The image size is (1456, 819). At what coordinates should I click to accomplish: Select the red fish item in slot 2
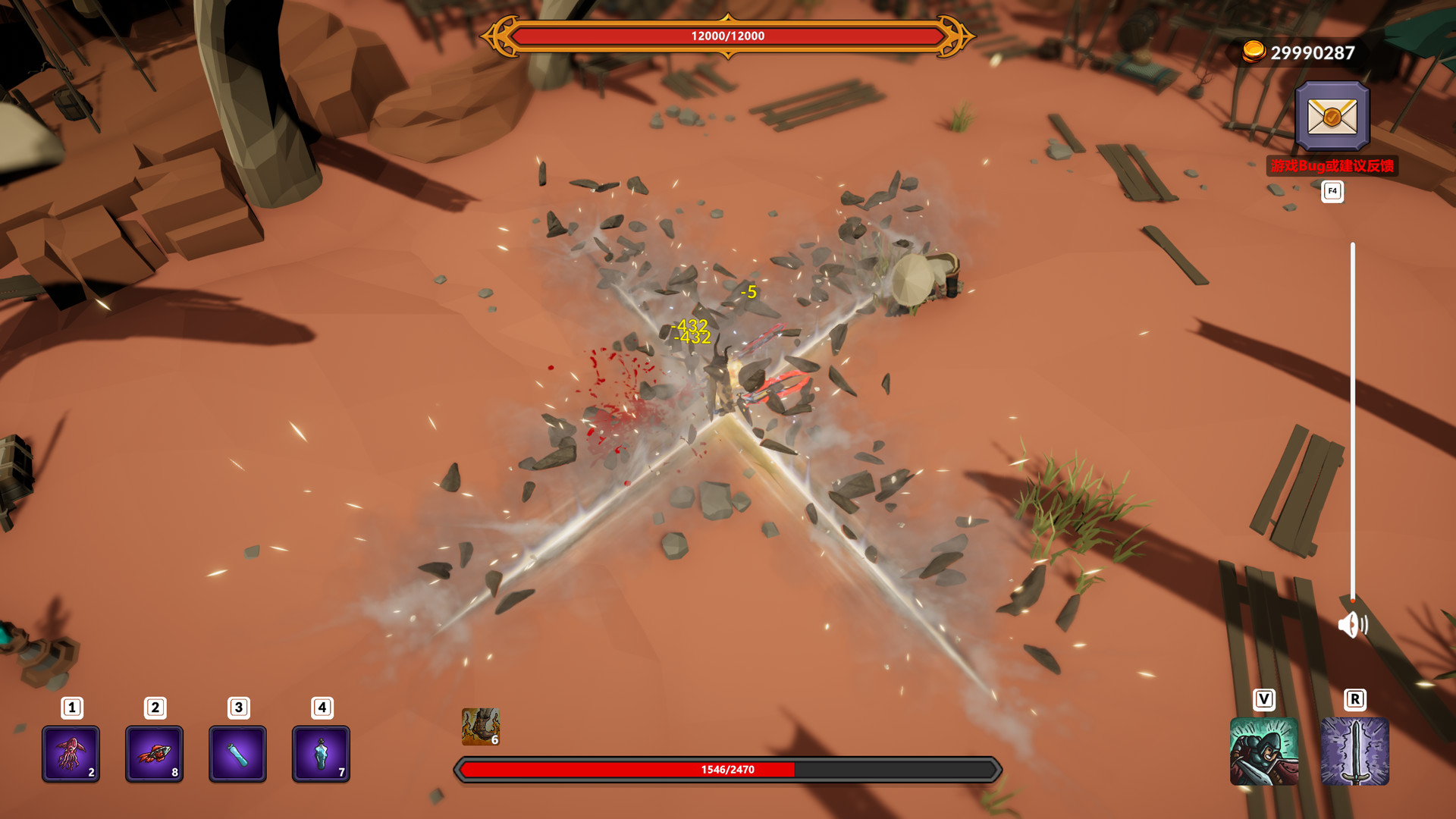[x=155, y=754]
